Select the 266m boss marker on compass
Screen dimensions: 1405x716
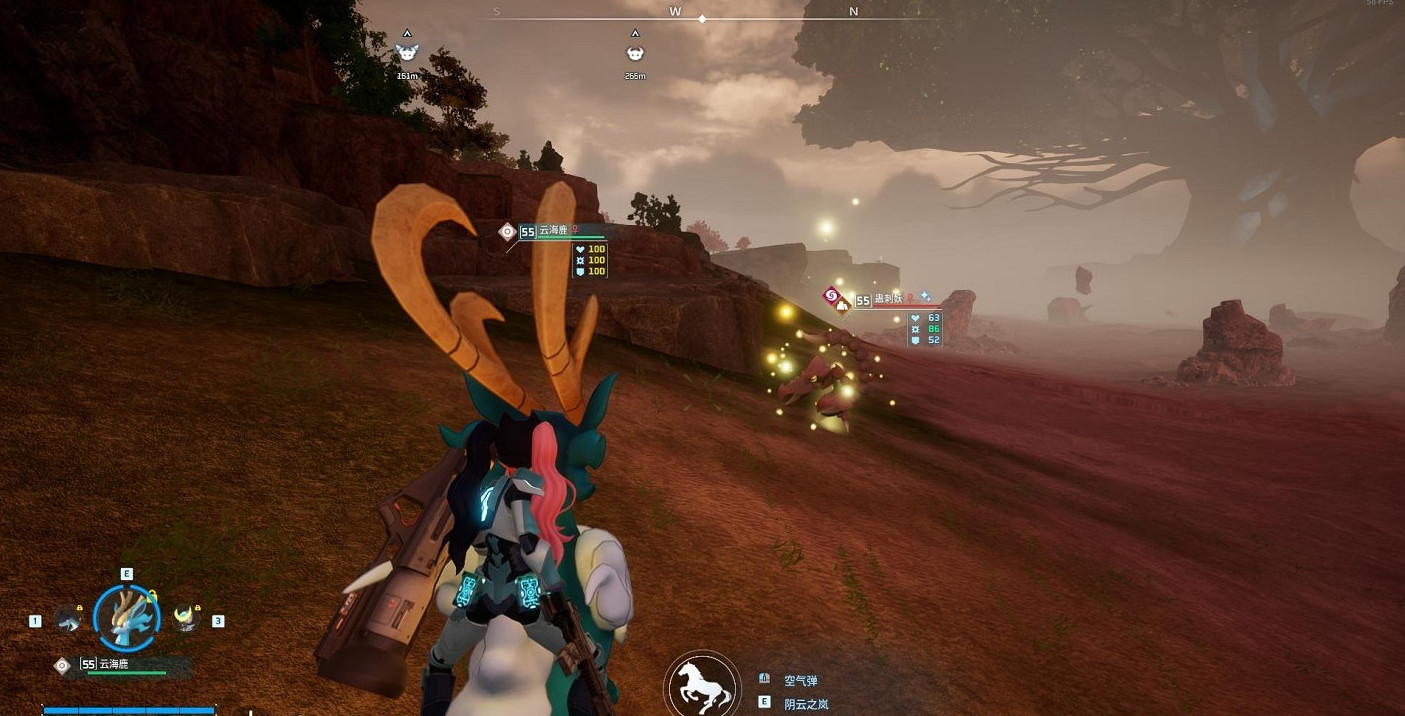click(x=635, y=53)
